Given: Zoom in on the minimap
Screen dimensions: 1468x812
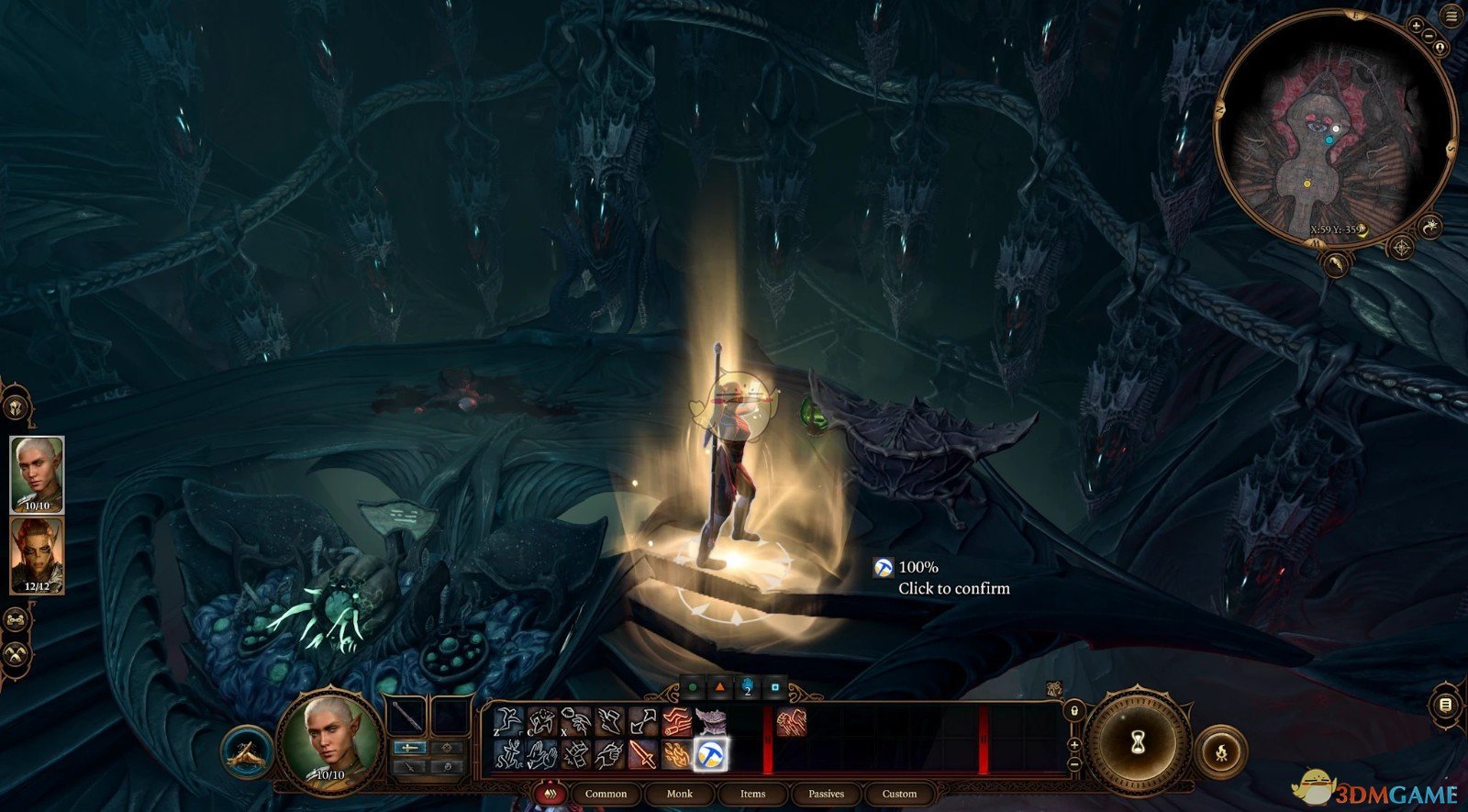Looking at the screenshot, I should (x=1417, y=28).
